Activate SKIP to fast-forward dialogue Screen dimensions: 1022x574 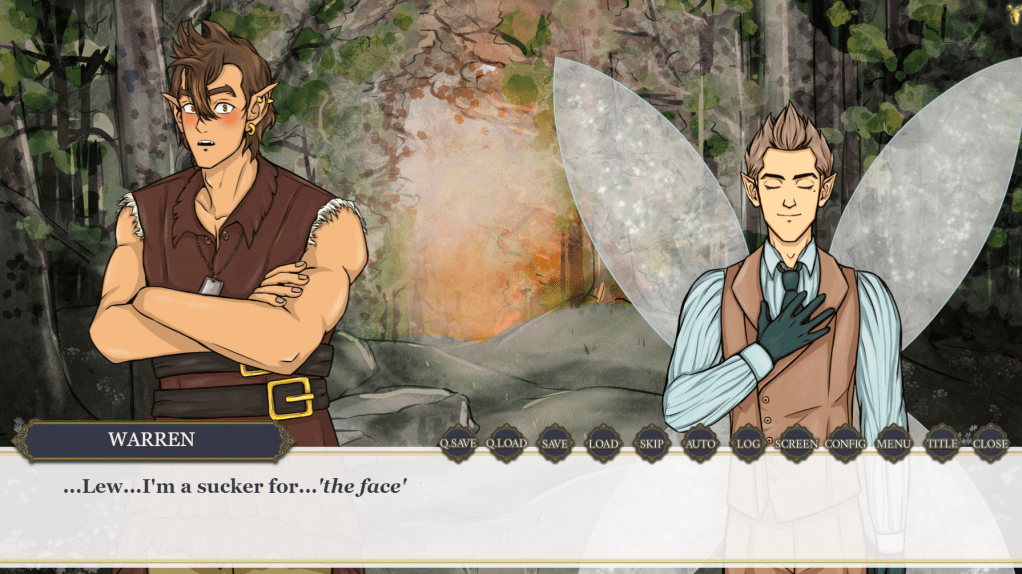point(652,443)
